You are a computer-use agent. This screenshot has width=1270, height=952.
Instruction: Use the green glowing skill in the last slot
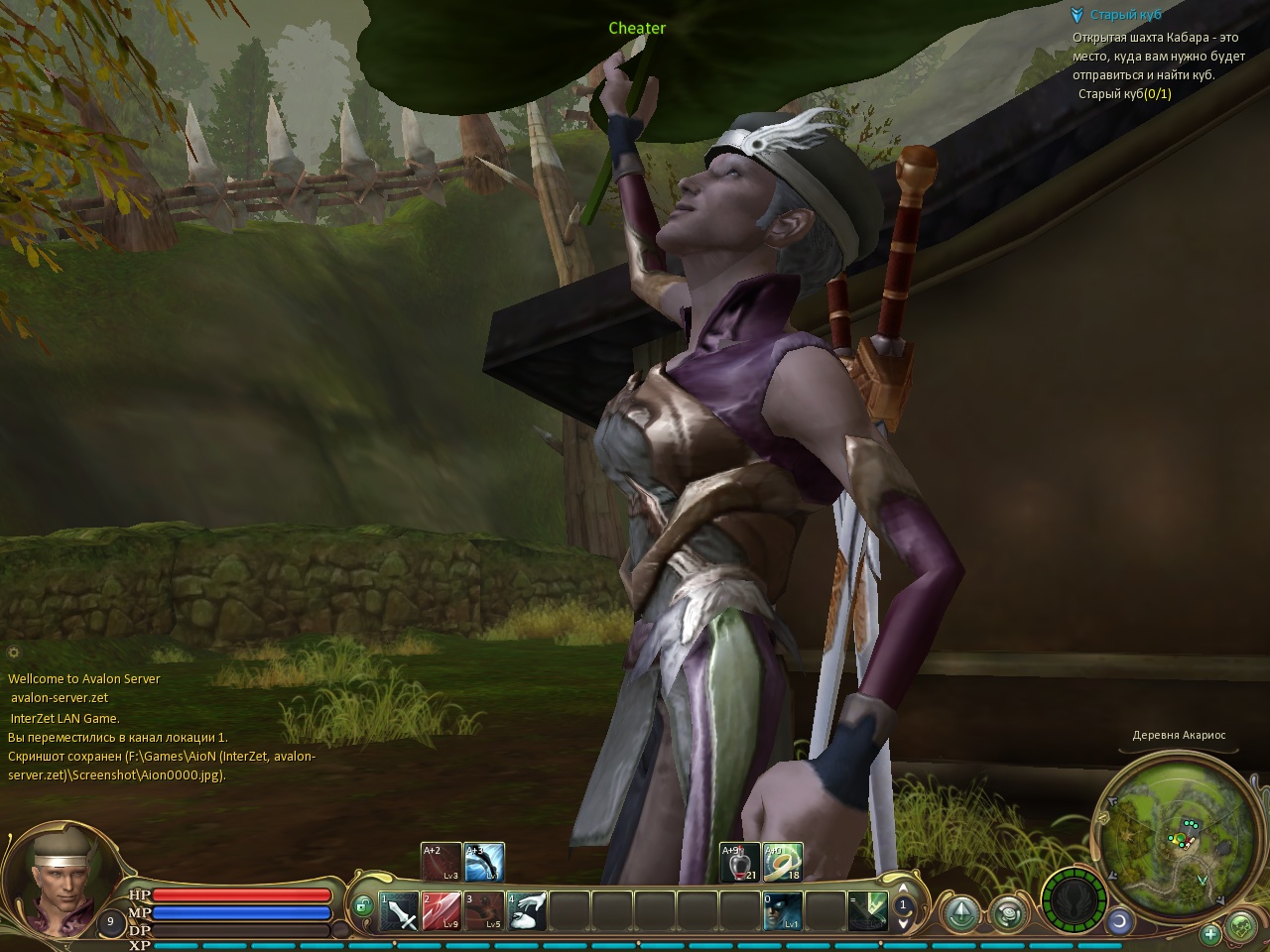pos(866,910)
